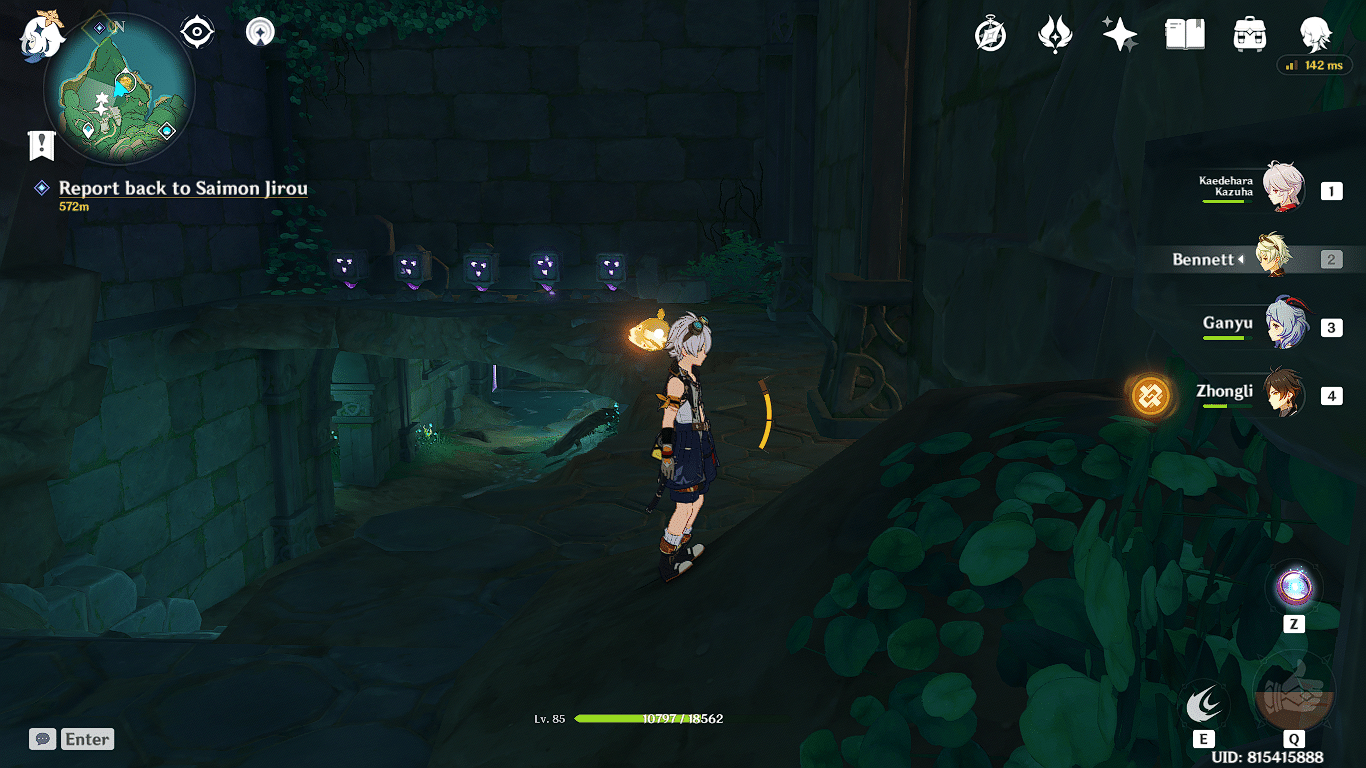
Task: Open the Events overview stopwatch icon
Action: [x=988, y=33]
